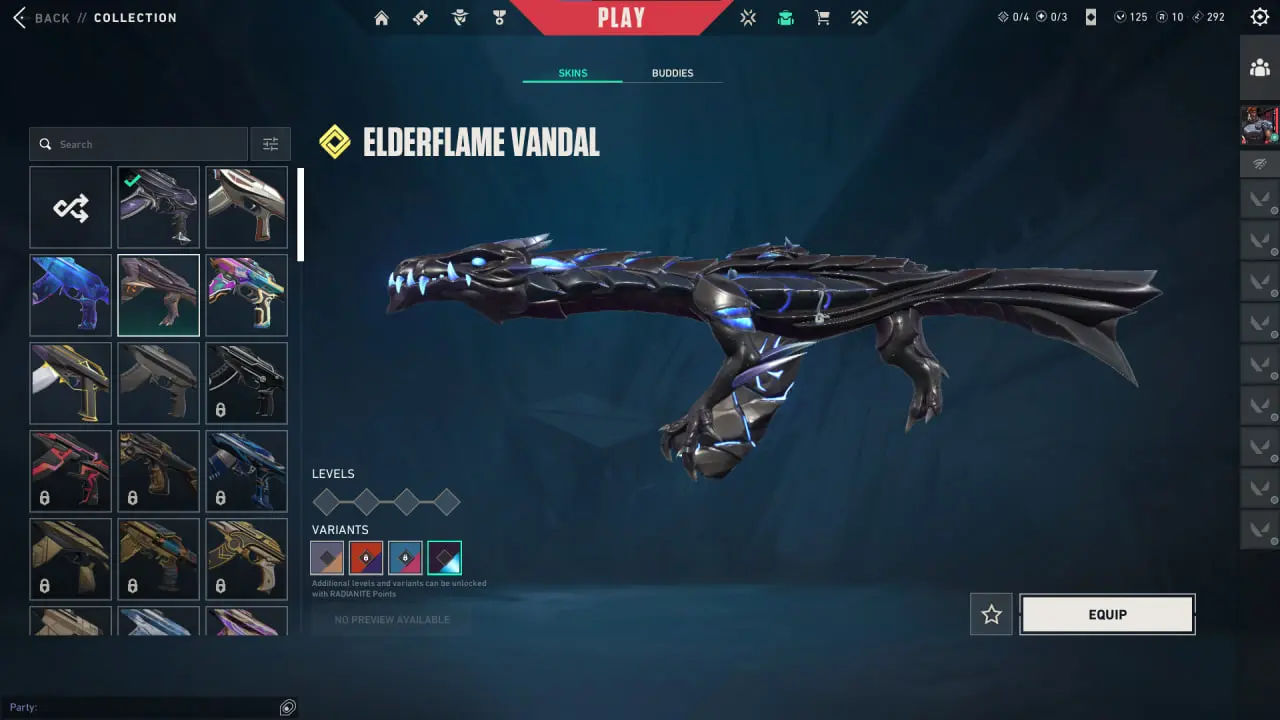Image resolution: width=1280 pixels, height=720 pixels.
Task: Open the social friends panel
Action: coord(1260,68)
